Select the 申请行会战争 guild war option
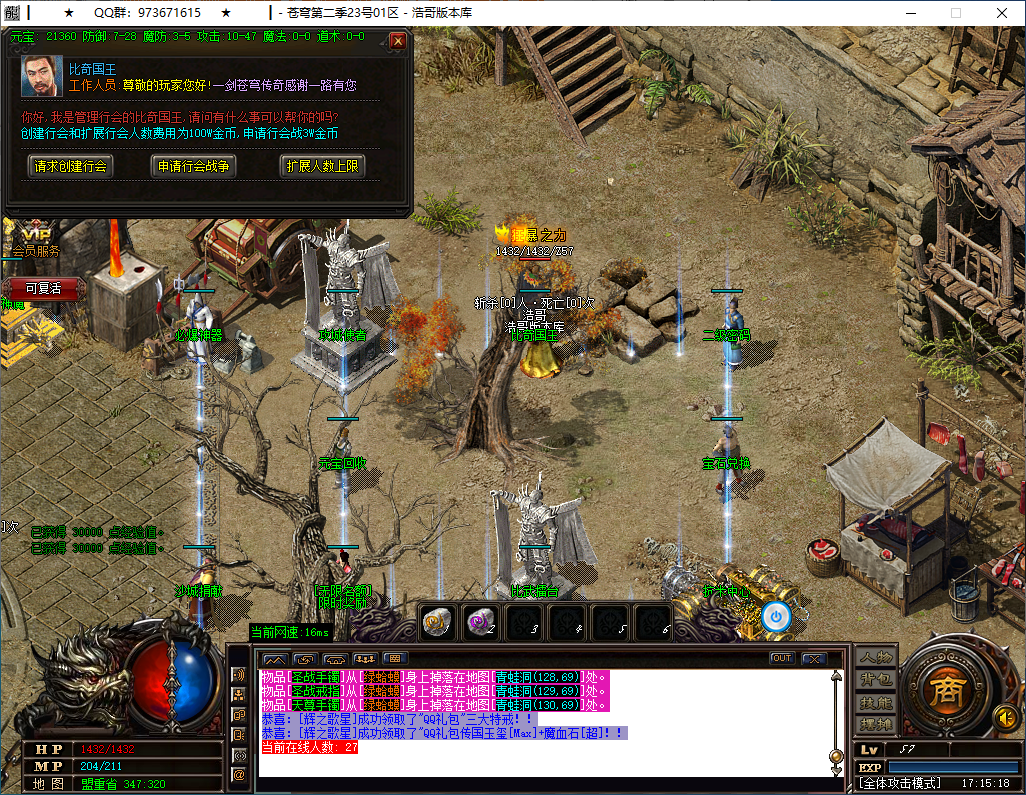1026x795 pixels. point(194,166)
